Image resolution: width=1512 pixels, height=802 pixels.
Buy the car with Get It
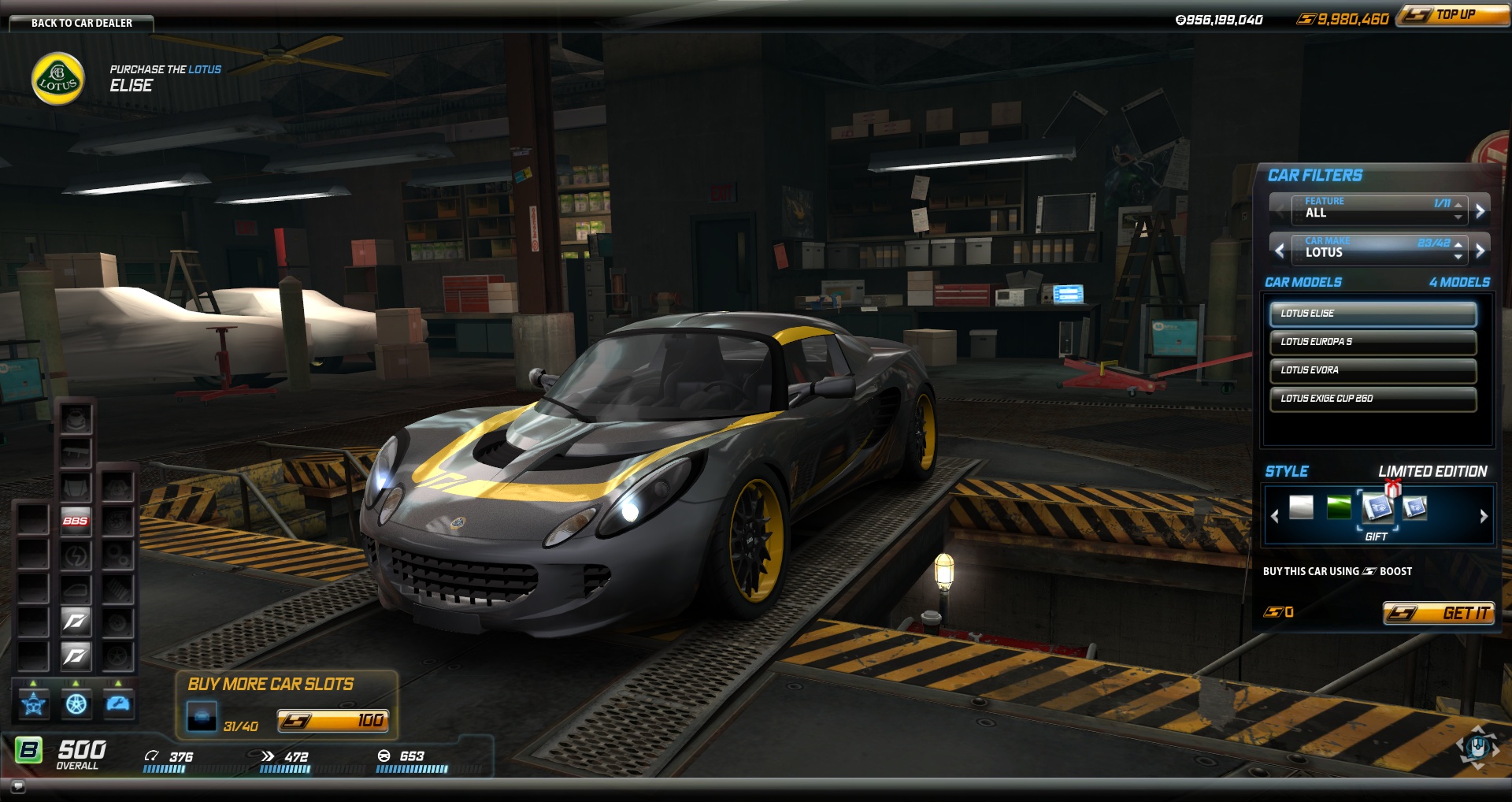(1439, 613)
